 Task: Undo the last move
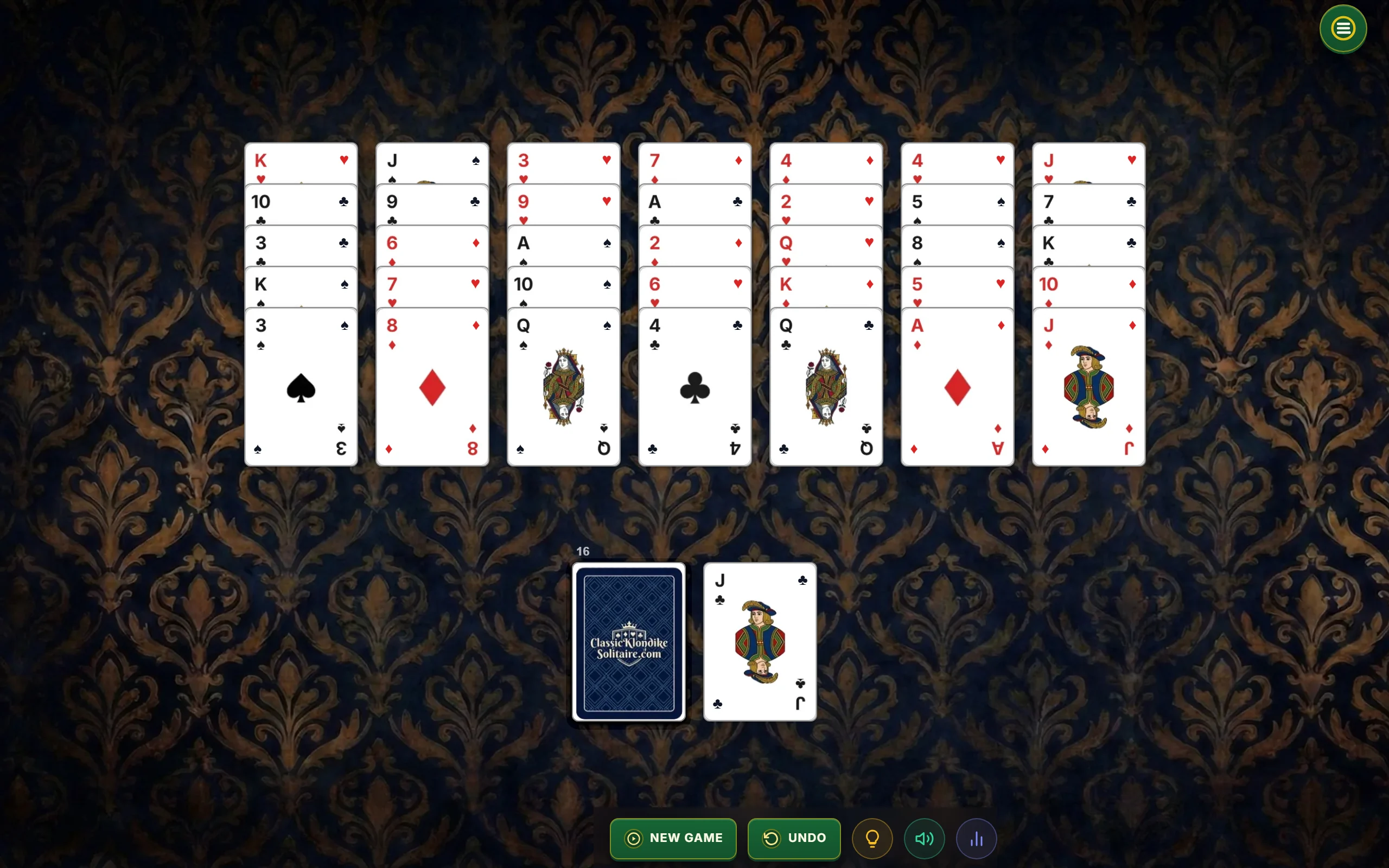pyautogui.click(x=794, y=838)
